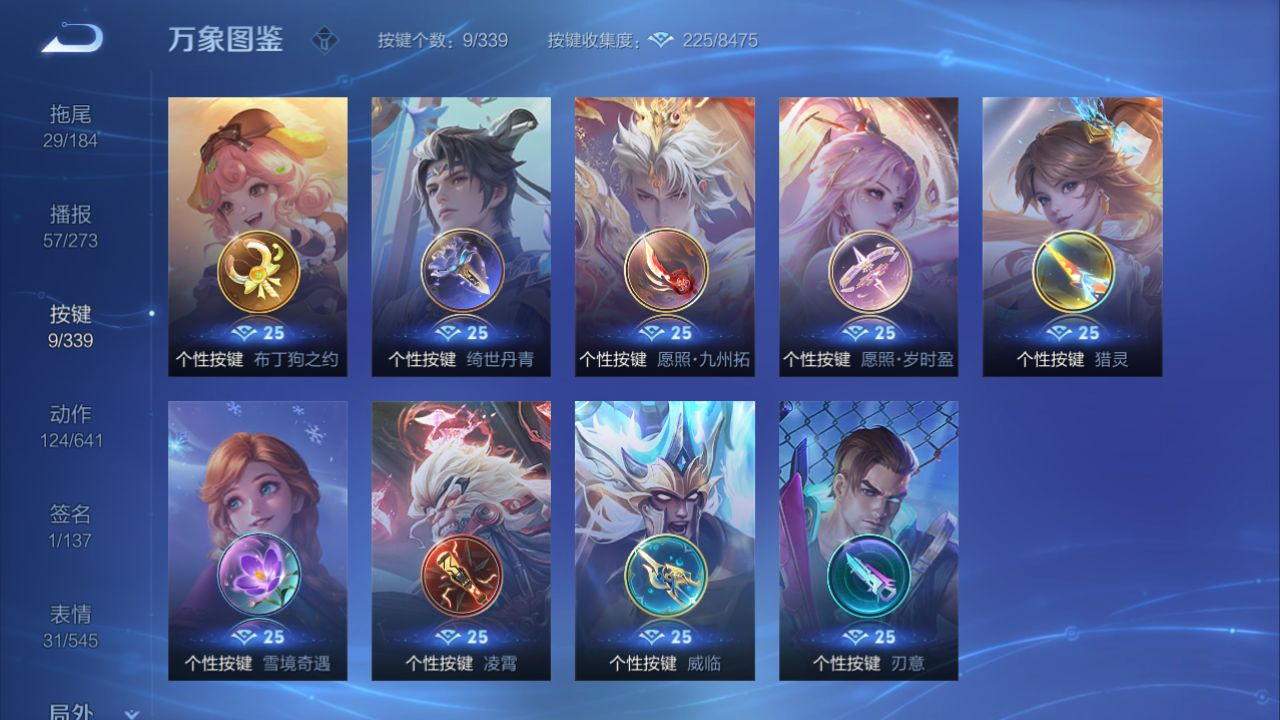
Task: Select the 布丁狗之约 button skin card
Action: 258,237
